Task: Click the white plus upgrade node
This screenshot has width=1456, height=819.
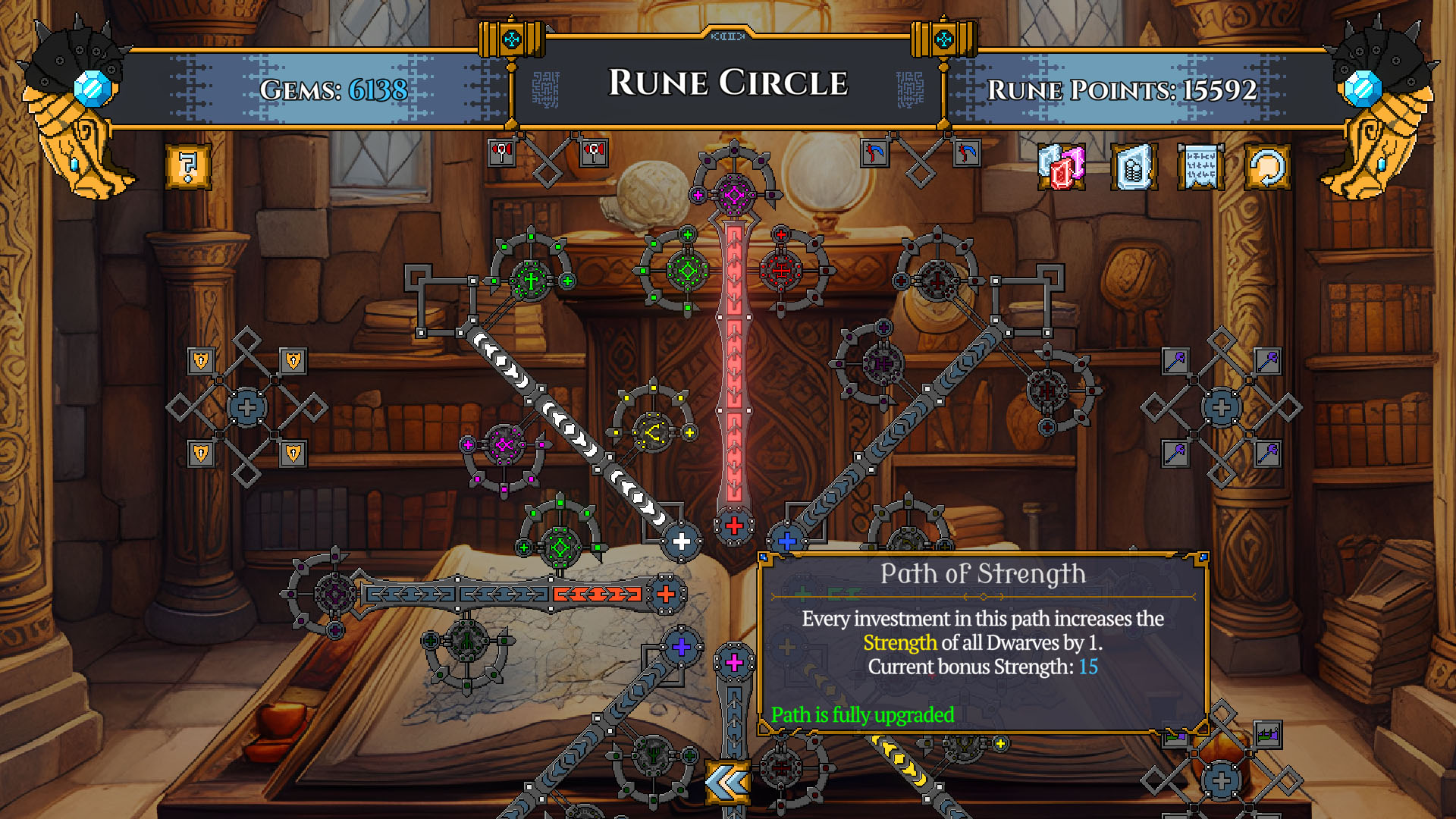Action: [x=682, y=541]
